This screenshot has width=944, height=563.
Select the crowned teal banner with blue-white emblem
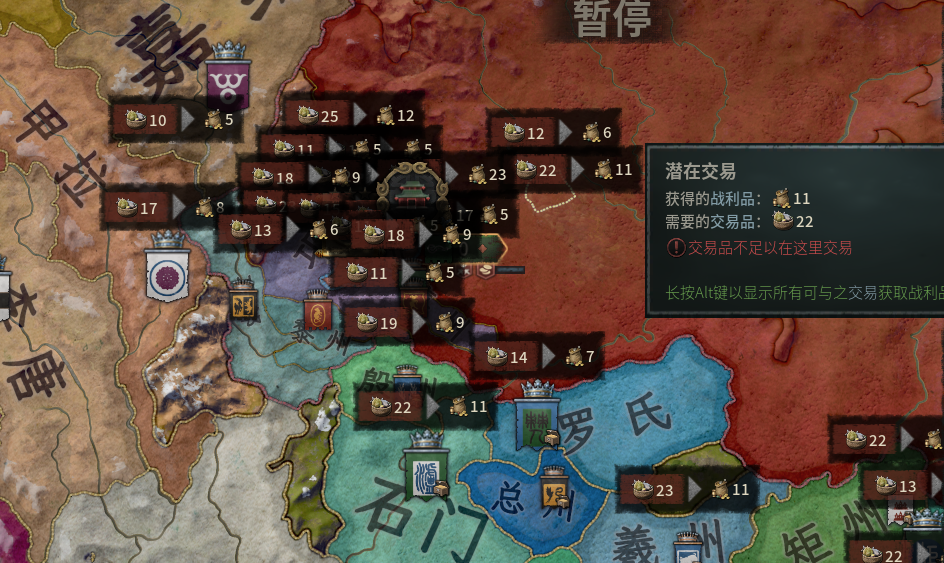(x=426, y=471)
